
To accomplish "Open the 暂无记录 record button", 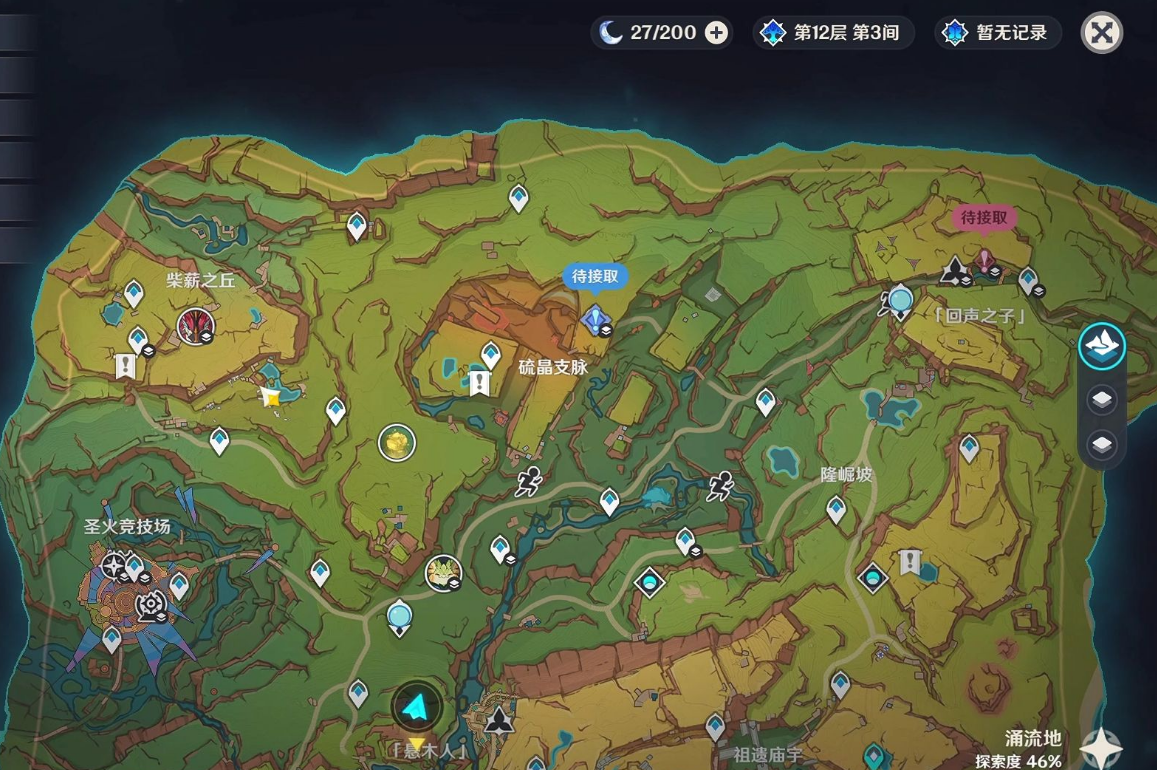I will 998,33.
